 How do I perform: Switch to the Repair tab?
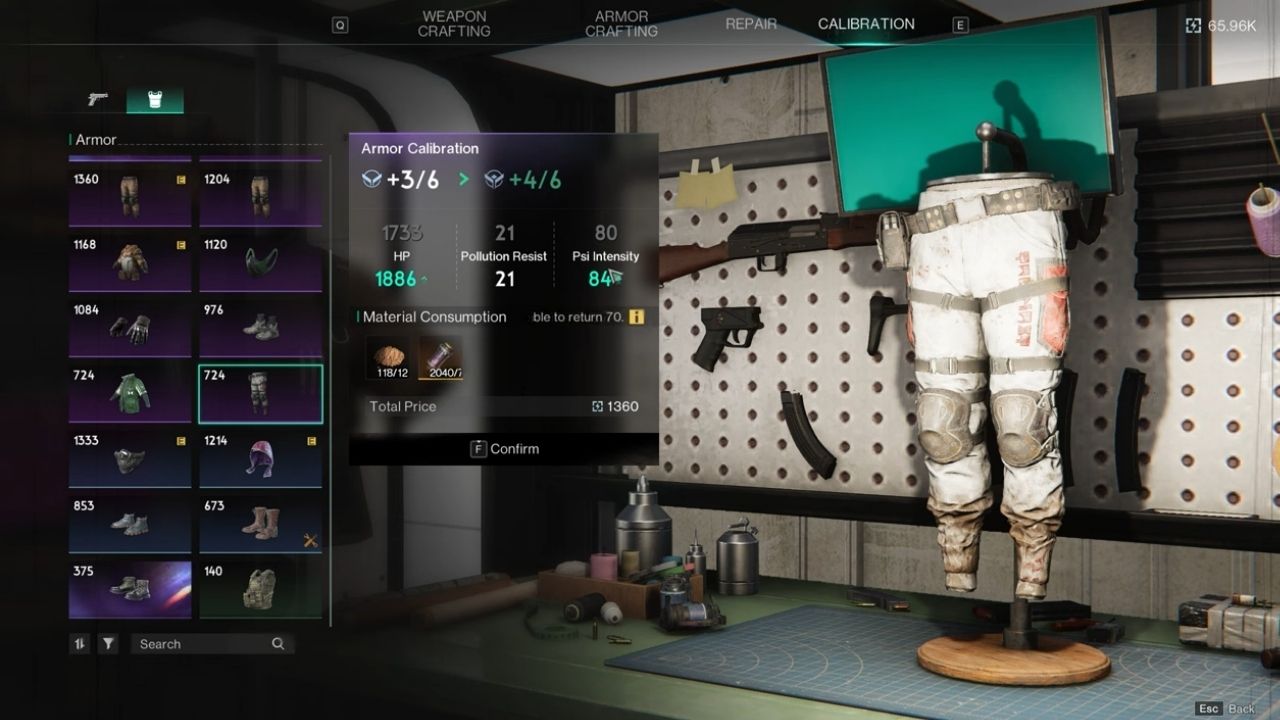pyautogui.click(x=751, y=23)
